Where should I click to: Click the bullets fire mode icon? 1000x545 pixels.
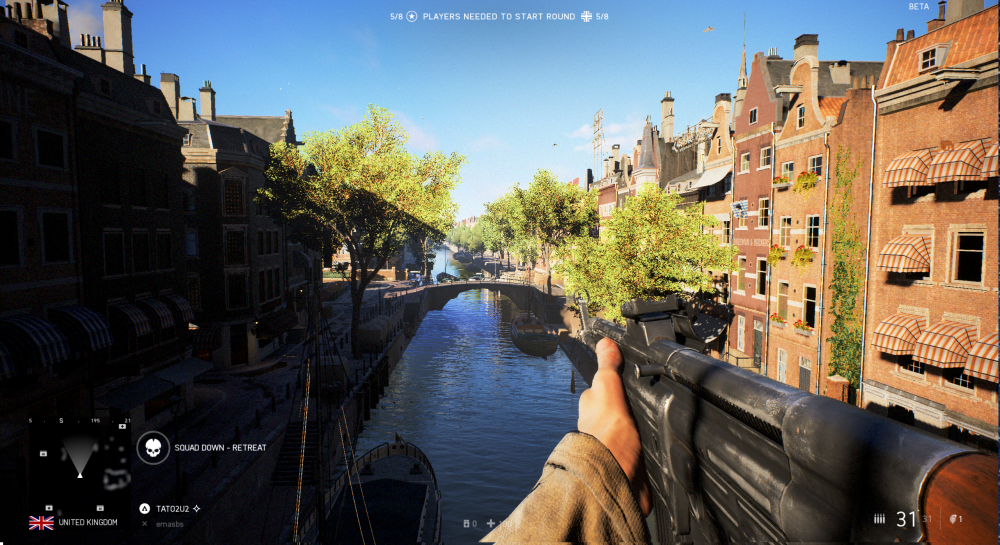[880, 519]
